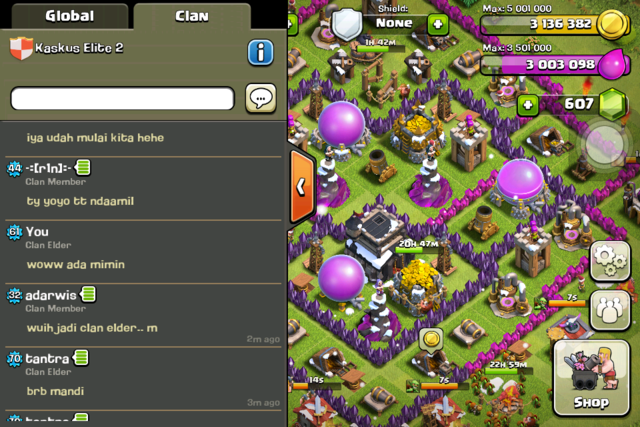The width and height of the screenshot is (640, 427).
Task: Click the chat message input field
Action: (x=122, y=98)
